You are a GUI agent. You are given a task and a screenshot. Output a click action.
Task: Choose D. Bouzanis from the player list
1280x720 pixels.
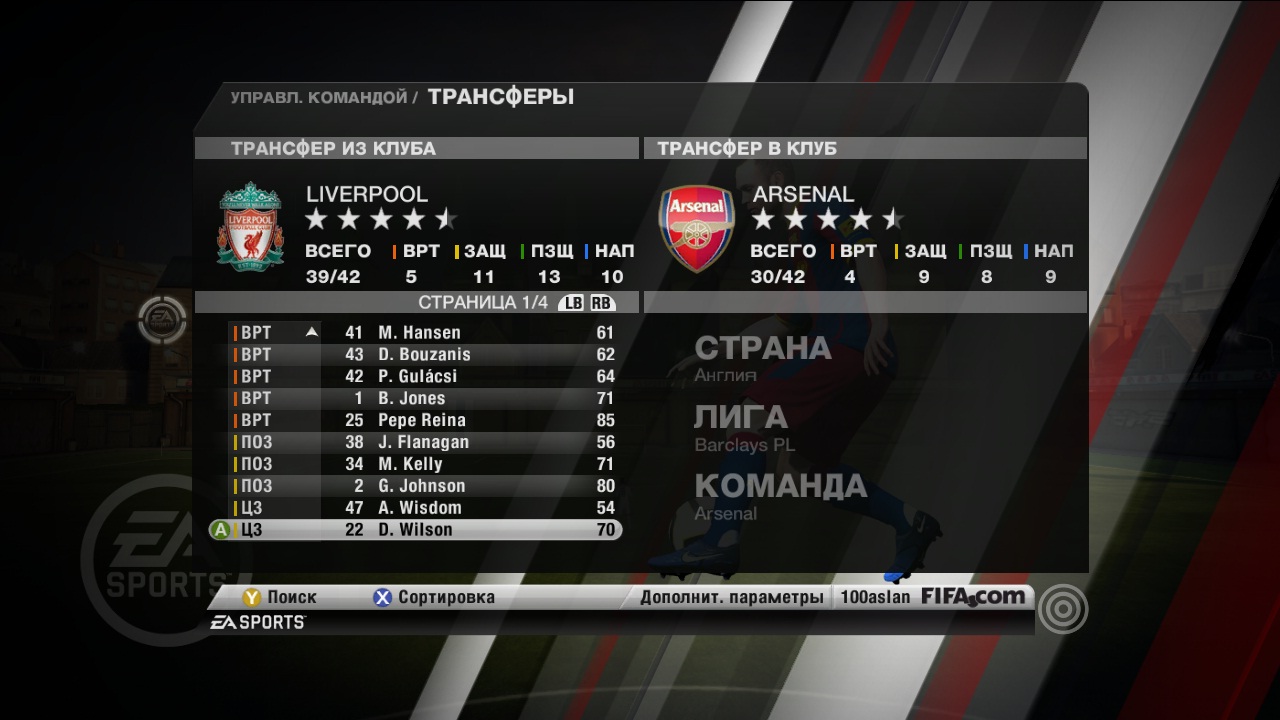click(x=425, y=354)
